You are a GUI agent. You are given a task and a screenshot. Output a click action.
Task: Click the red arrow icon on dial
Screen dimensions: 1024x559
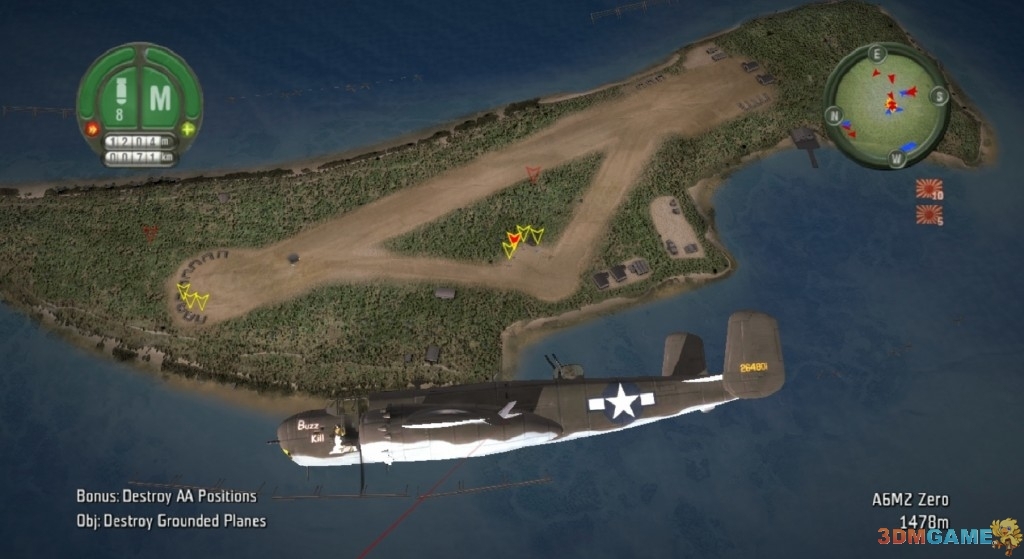pos(93,129)
